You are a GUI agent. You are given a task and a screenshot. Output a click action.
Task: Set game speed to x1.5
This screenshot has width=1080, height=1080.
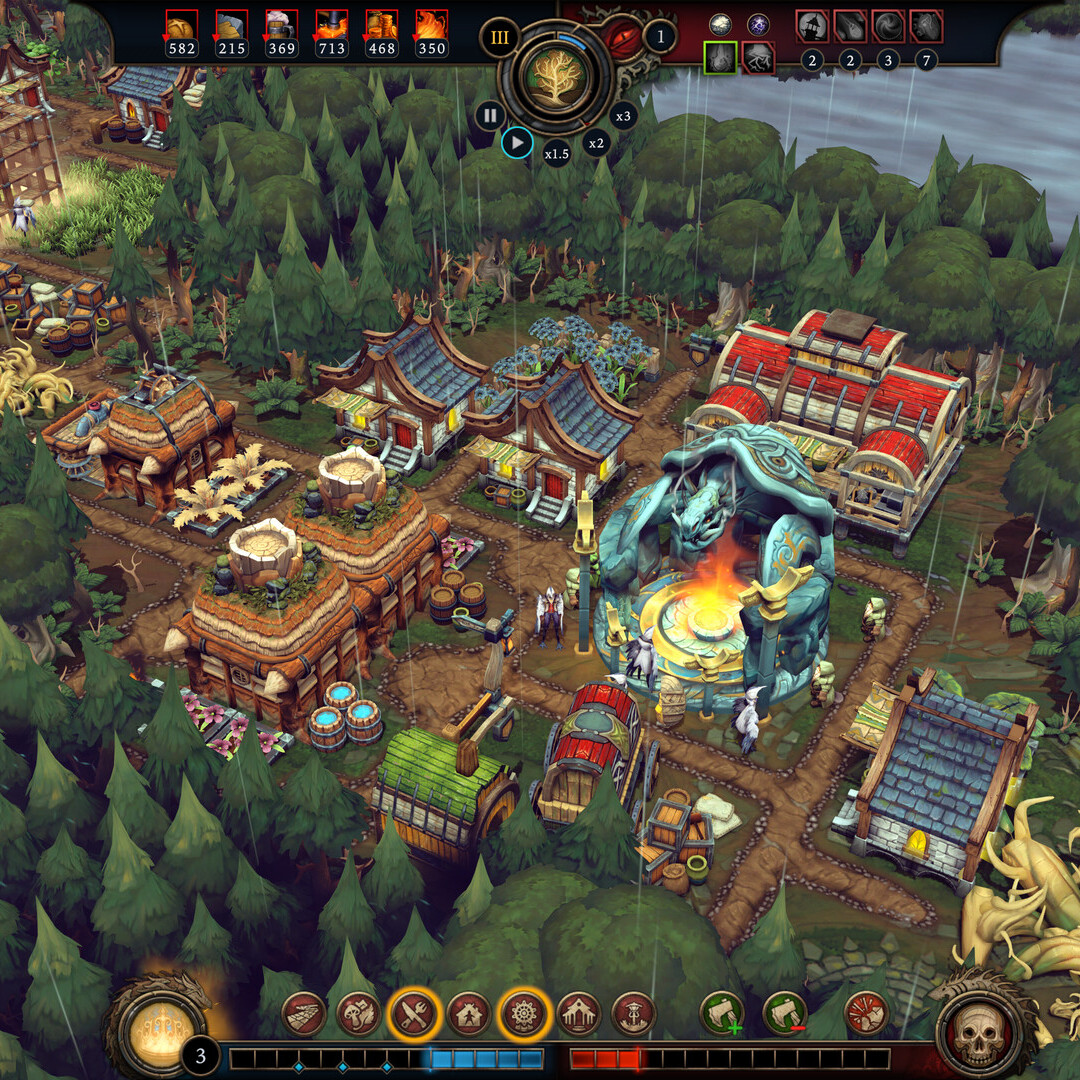coord(556,154)
